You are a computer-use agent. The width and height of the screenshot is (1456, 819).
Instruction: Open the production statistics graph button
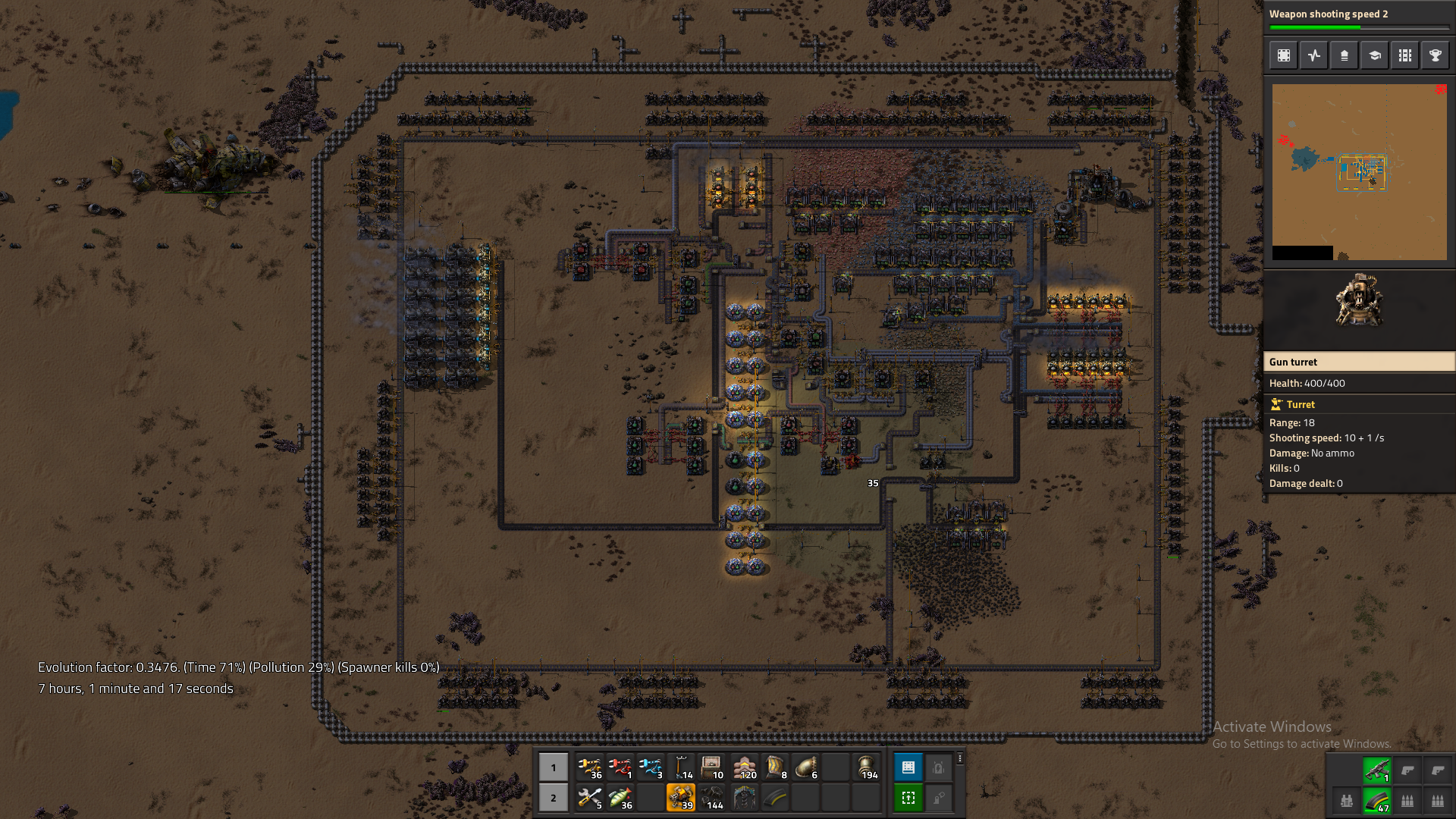tap(1314, 55)
